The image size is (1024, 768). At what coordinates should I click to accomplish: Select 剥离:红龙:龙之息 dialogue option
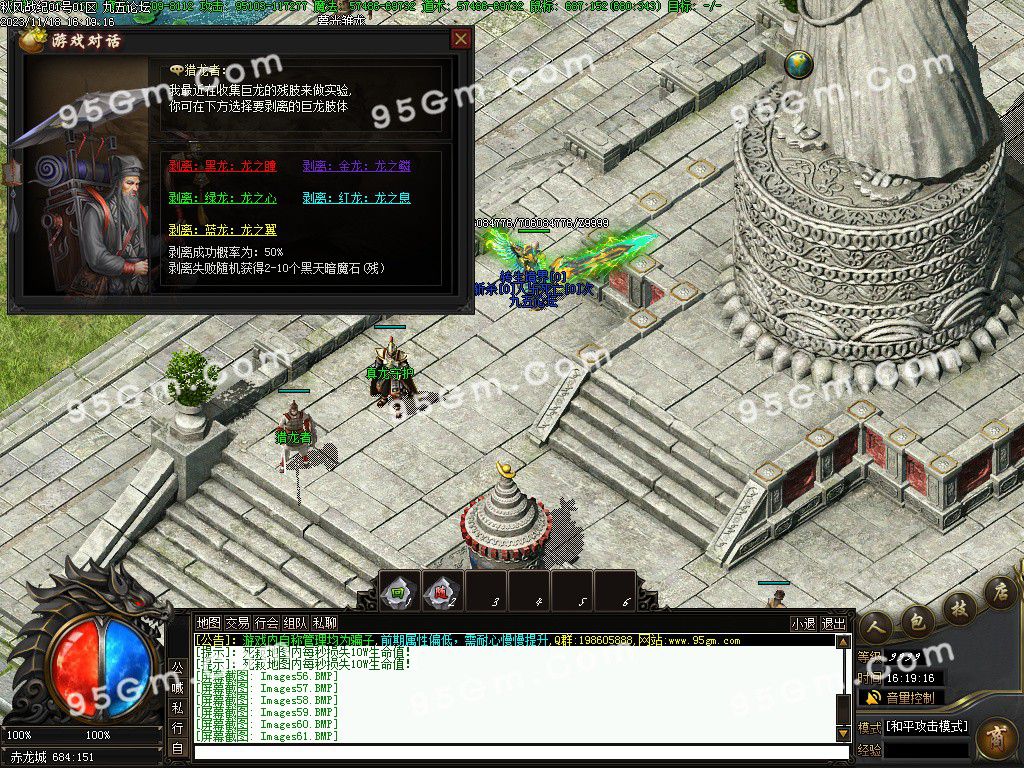tap(356, 198)
